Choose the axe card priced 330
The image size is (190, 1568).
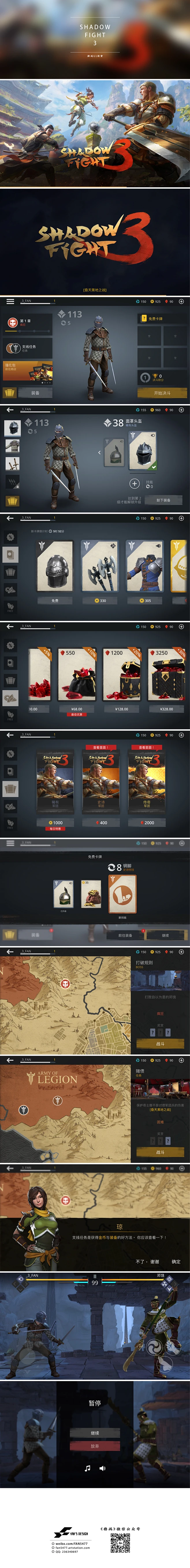[x=100, y=600]
